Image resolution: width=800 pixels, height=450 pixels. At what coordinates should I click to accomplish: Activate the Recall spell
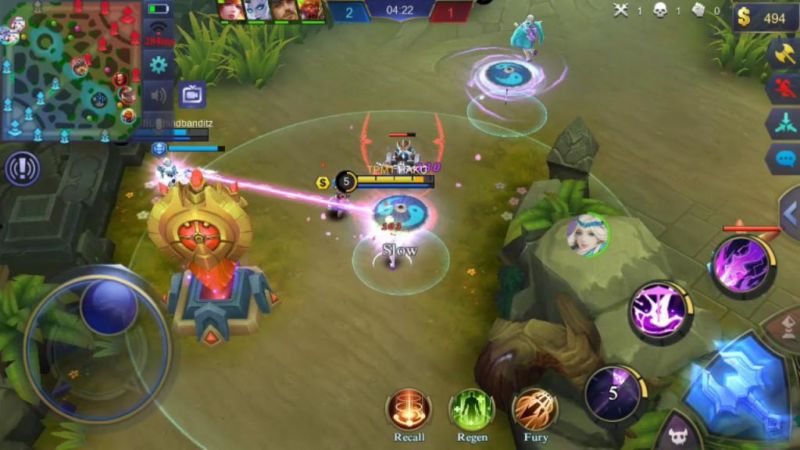click(x=408, y=409)
